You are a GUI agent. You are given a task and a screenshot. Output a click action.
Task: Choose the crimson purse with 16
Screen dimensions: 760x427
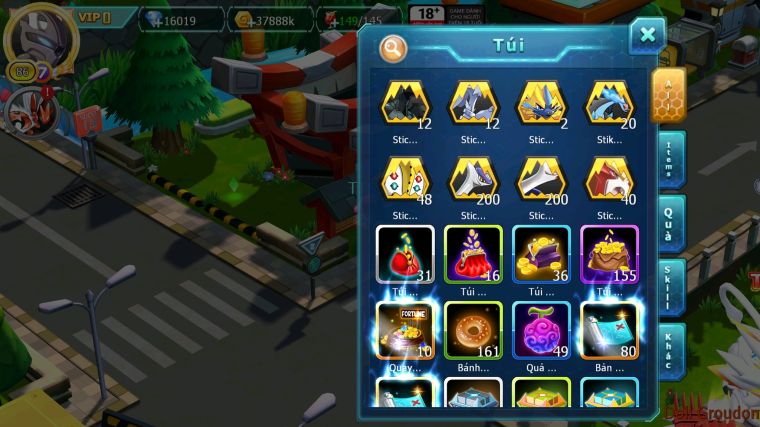pyautogui.click(x=472, y=254)
